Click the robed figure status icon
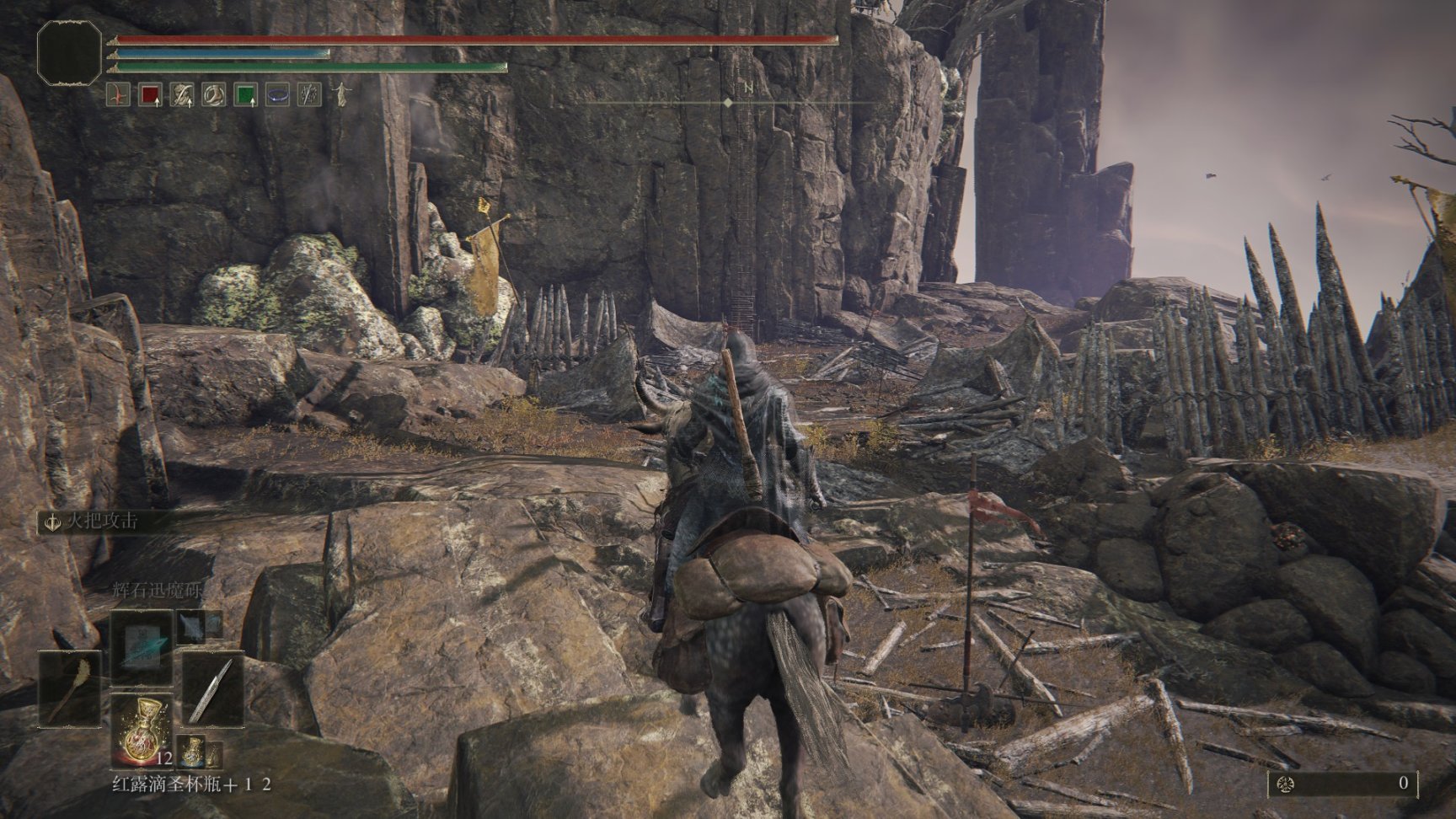 (x=341, y=94)
